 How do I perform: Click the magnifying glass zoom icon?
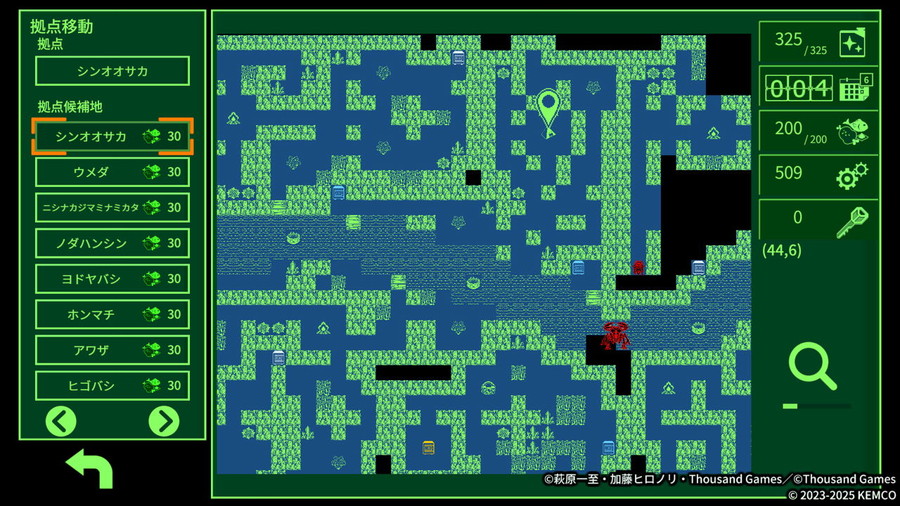coord(812,366)
